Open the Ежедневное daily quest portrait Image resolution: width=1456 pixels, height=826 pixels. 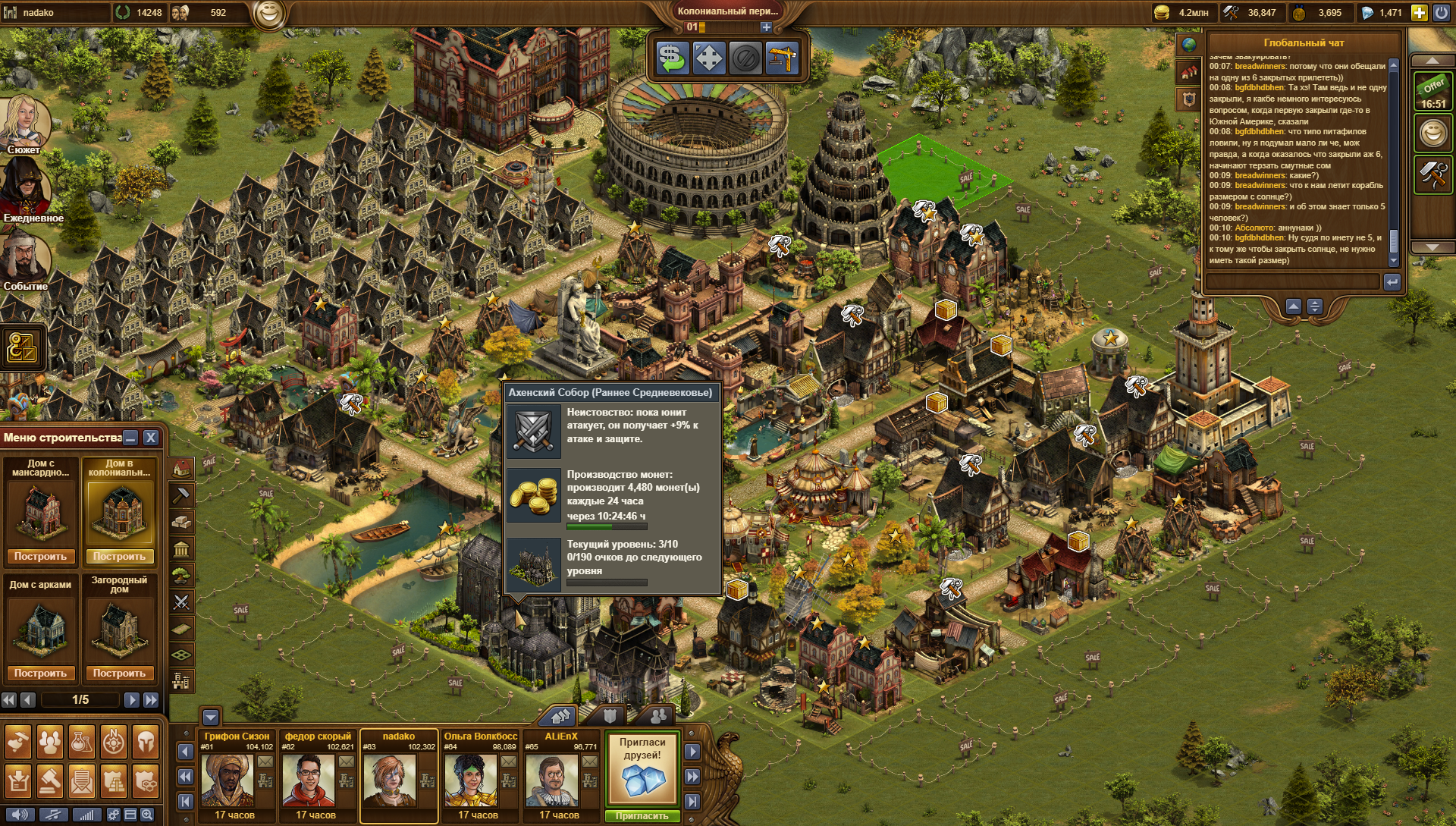tap(24, 188)
